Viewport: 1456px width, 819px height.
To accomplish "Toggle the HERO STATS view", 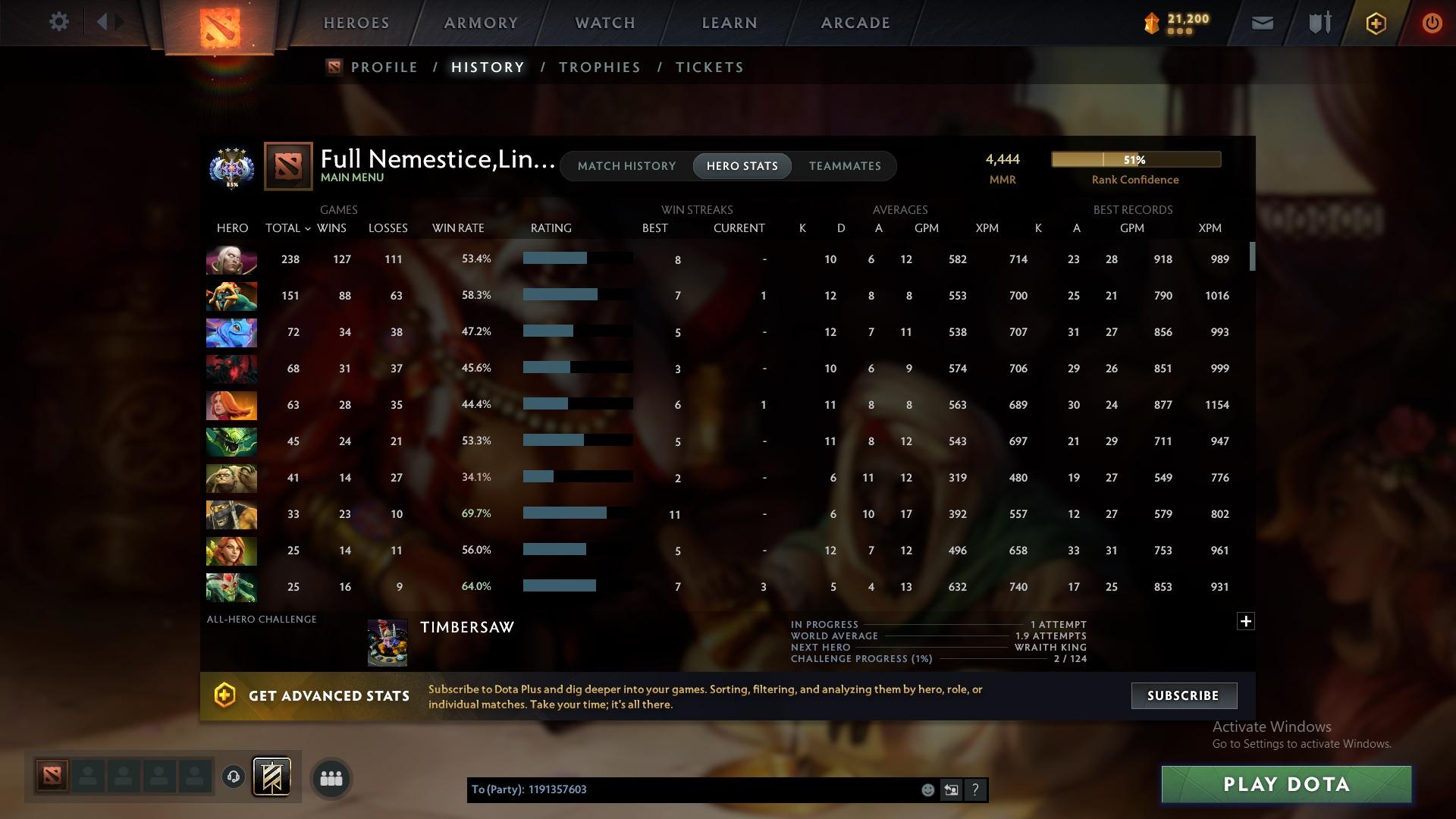I will (x=742, y=165).
